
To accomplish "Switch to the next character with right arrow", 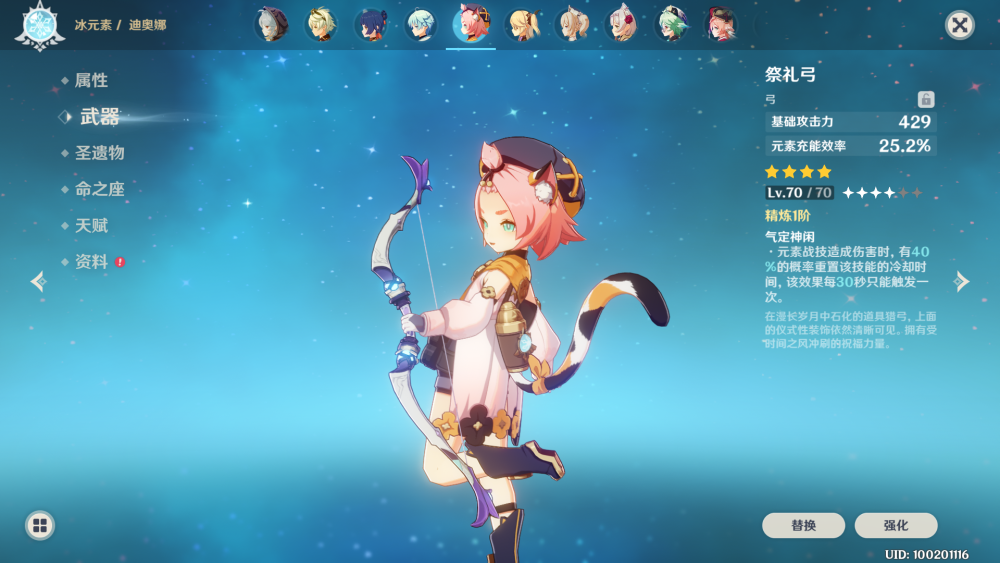I will tap(962, 281).
